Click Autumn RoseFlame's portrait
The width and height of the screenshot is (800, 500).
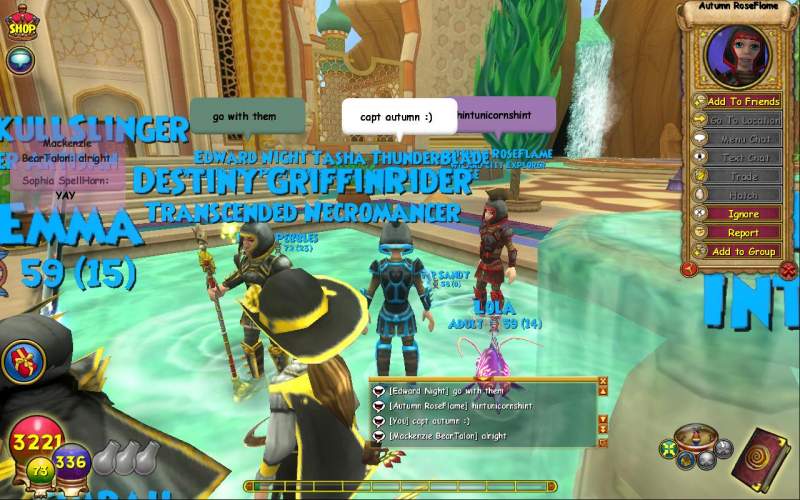(738, 55)
